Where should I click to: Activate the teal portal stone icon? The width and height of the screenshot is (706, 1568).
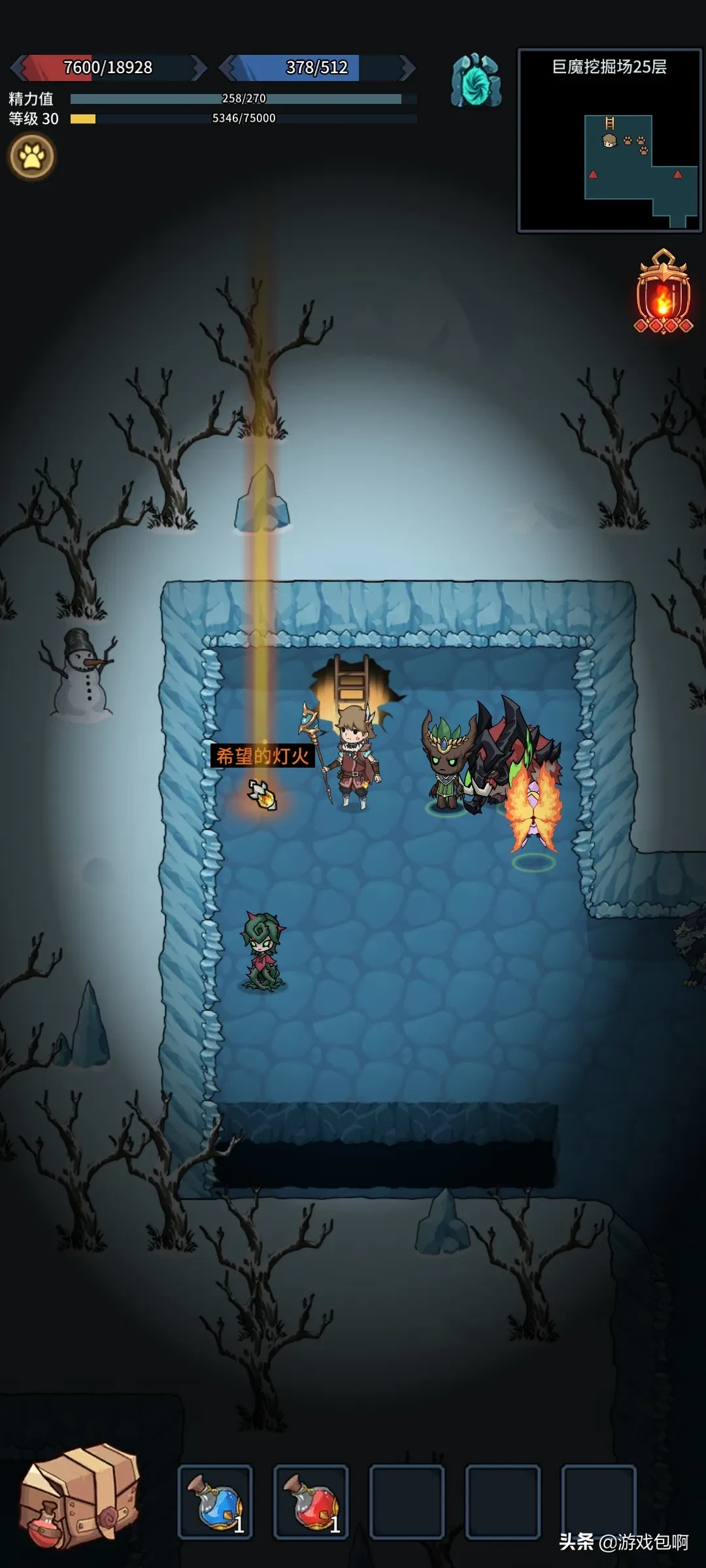(x=476, y=81)
